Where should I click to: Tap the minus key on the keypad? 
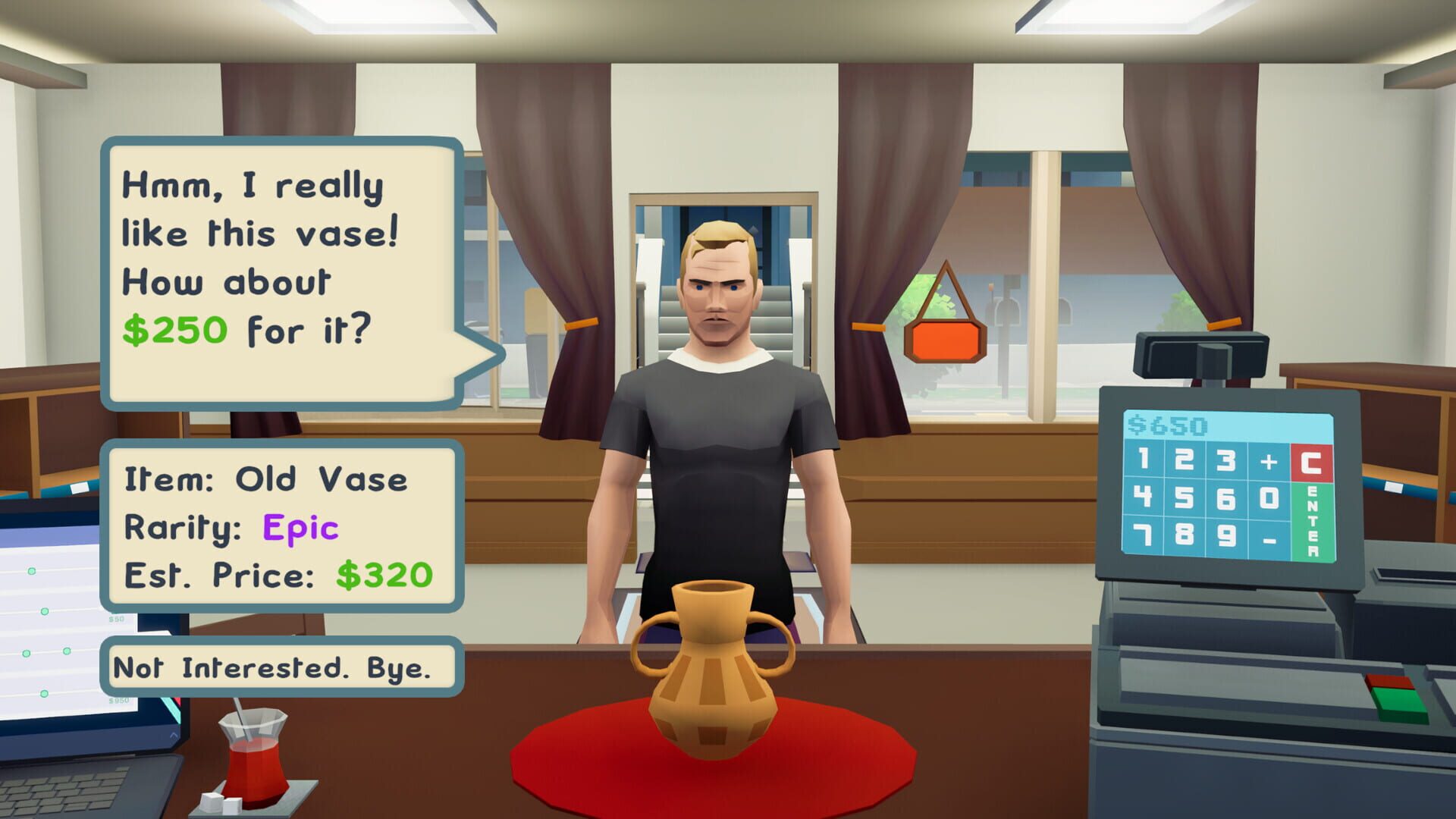coord(1269,541)
